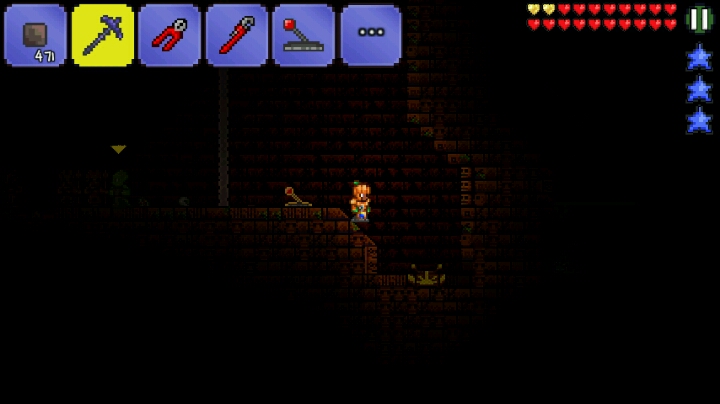Select the stone block hotbar slot
Image resolution: width=720 pixels, height=404 pixels.
pyautogui.click(x=35, y=35)
